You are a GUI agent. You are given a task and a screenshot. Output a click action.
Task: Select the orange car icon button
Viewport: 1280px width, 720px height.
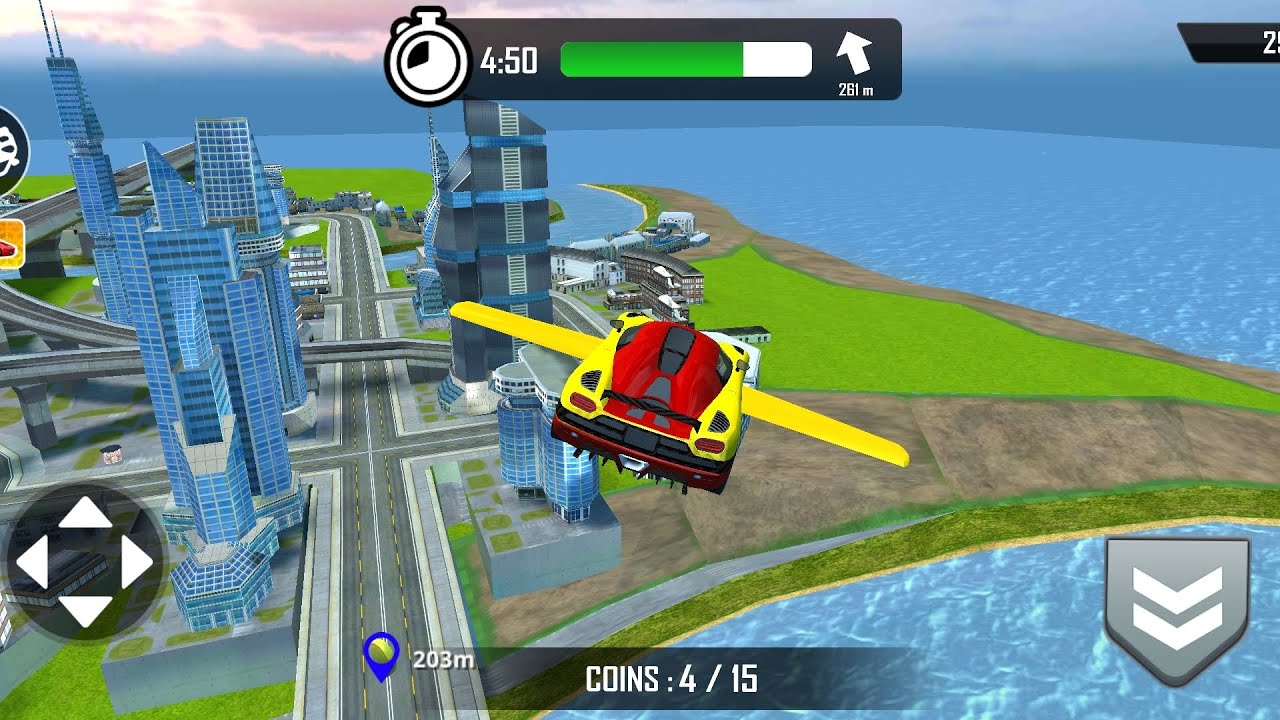point(9,245)
